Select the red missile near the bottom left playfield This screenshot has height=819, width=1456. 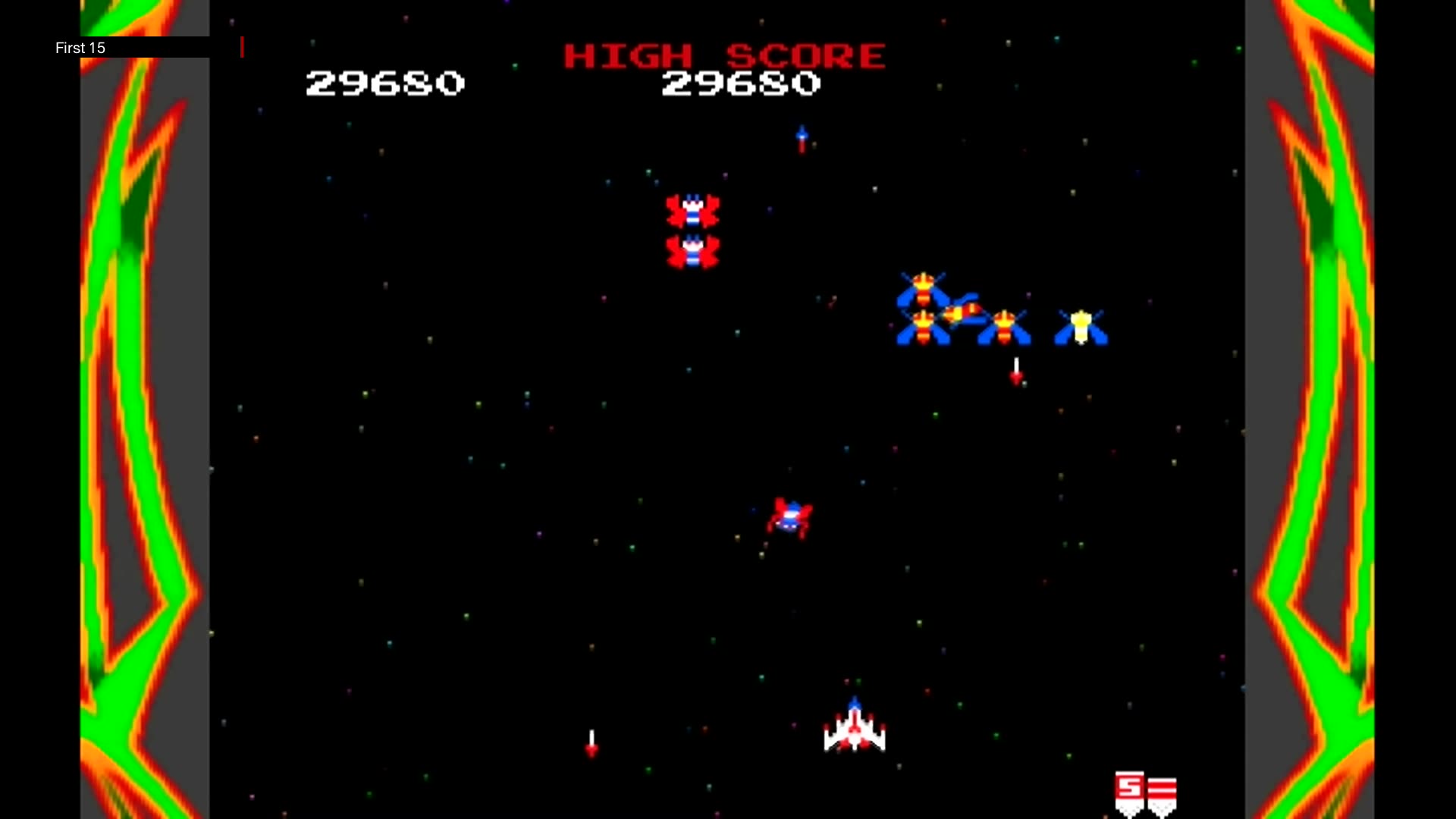tap(591, 751)
